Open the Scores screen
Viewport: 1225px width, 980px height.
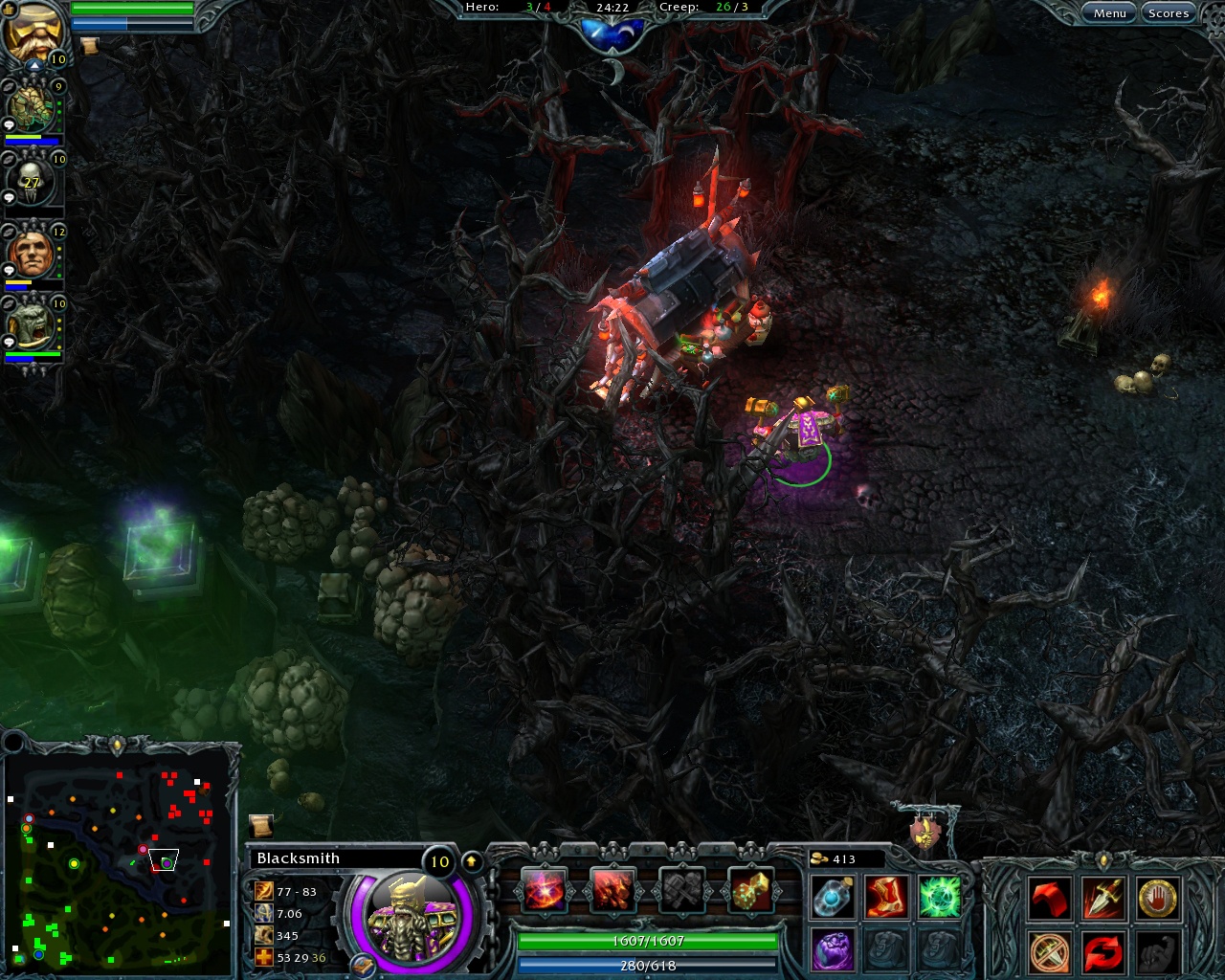(1168, 12)
